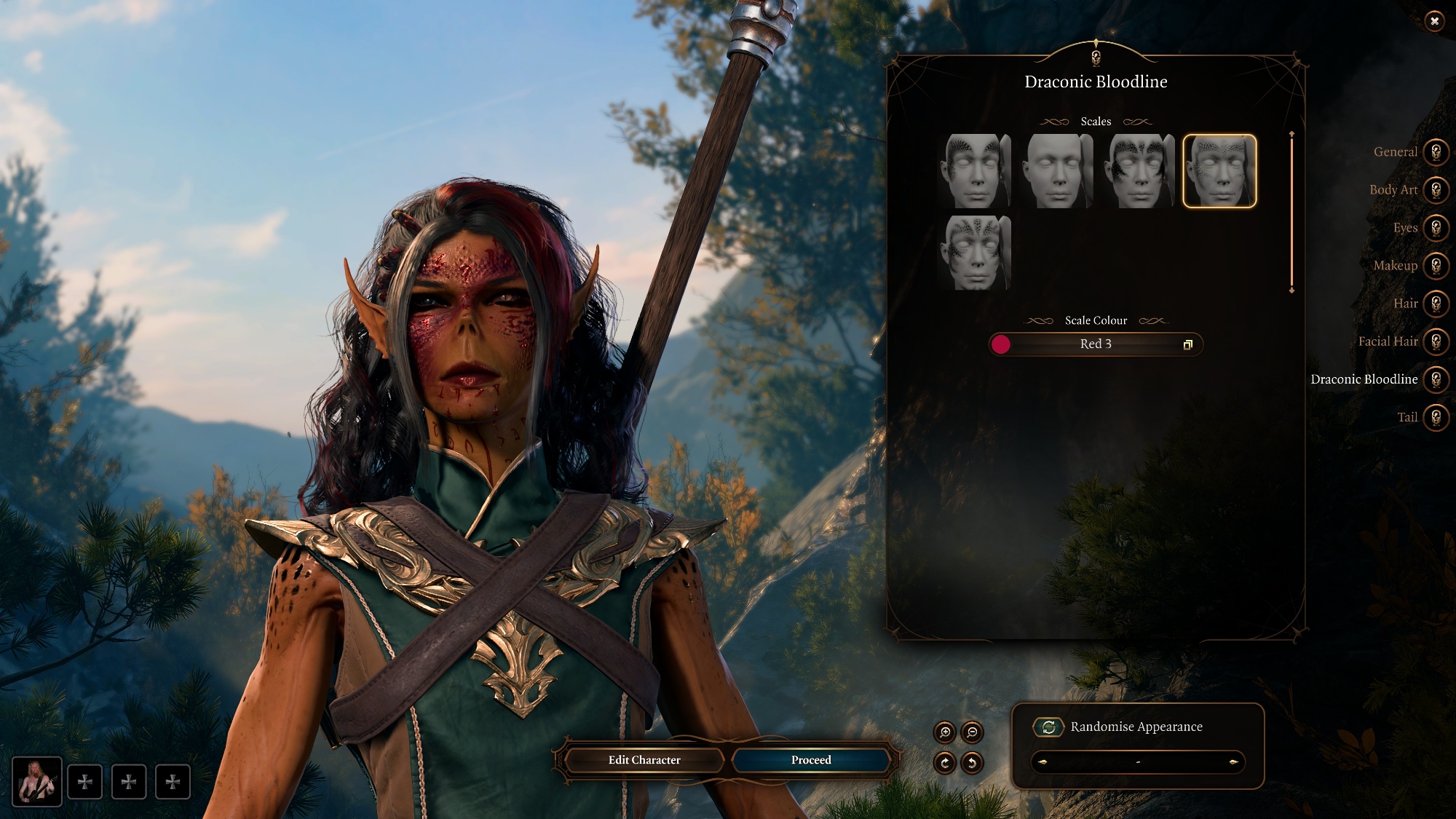
Task: Select the highlighted scales face thumbnail
Action: [x=1219, y=171]
